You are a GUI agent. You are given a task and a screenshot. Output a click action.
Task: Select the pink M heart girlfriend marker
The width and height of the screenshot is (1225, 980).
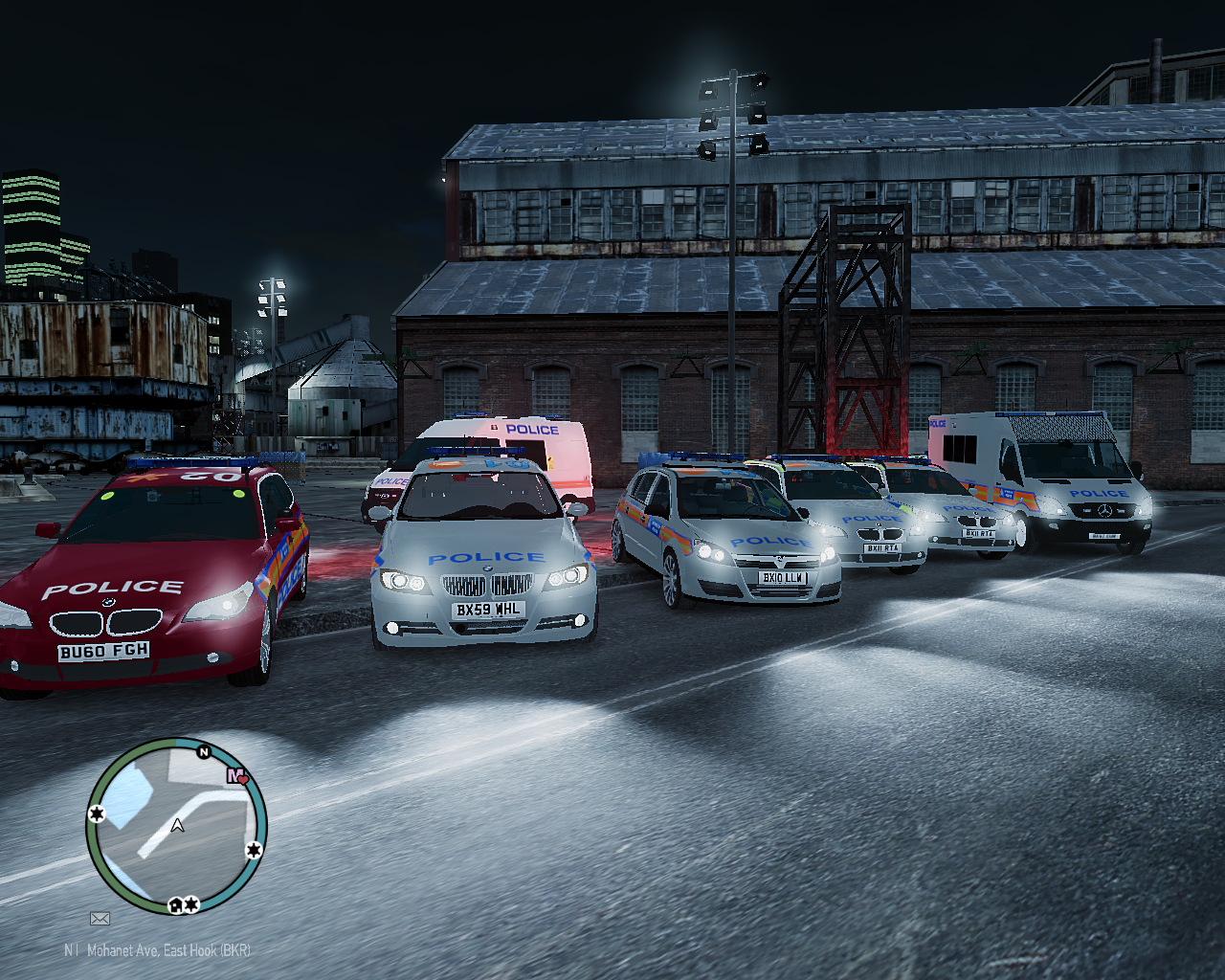236,776
